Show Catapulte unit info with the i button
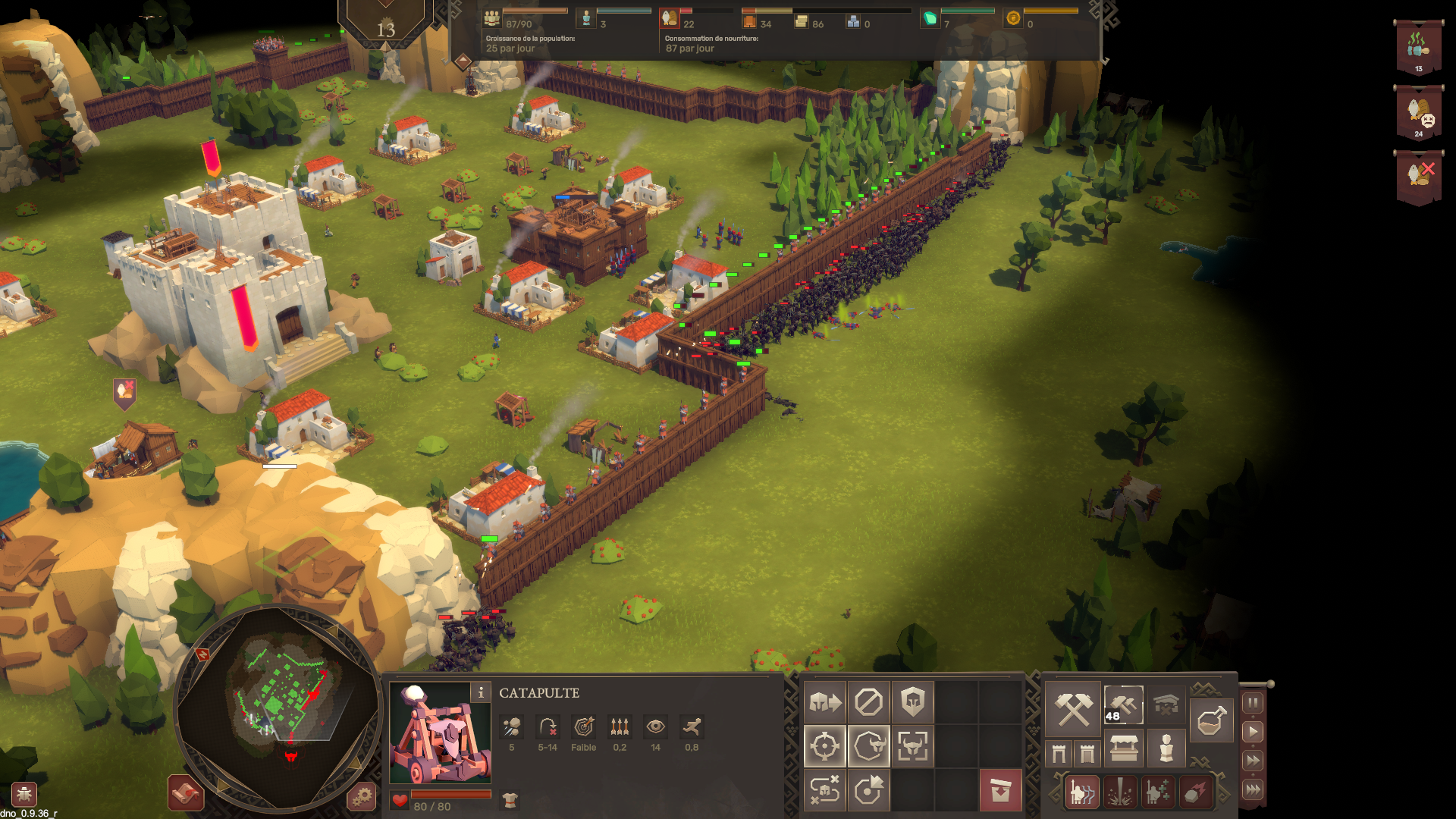 [480, 692]
